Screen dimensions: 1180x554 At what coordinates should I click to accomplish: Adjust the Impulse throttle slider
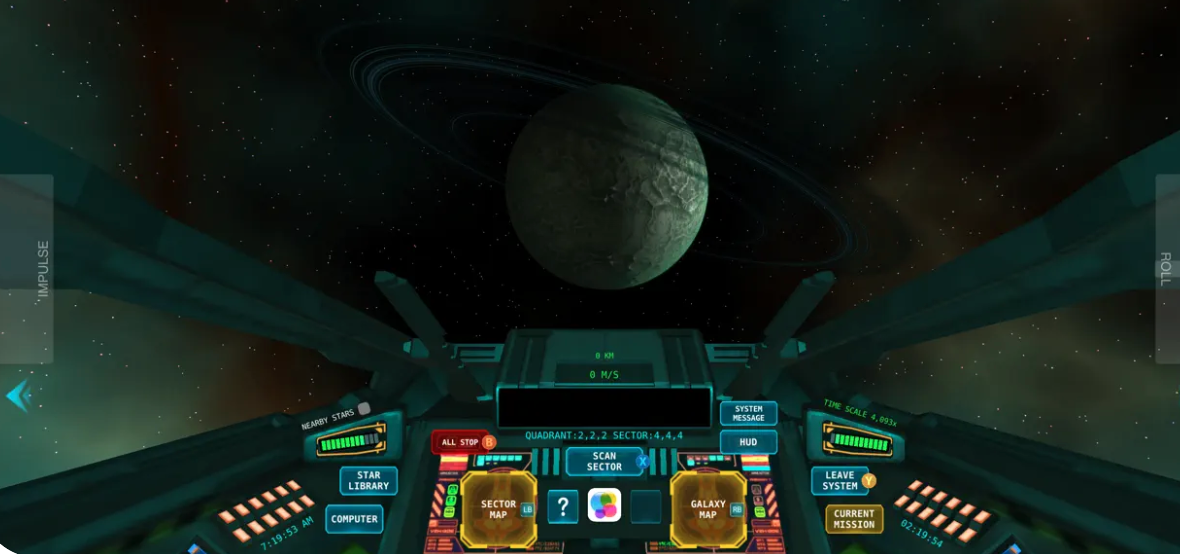pyautogui.click(x=27, y=268)
